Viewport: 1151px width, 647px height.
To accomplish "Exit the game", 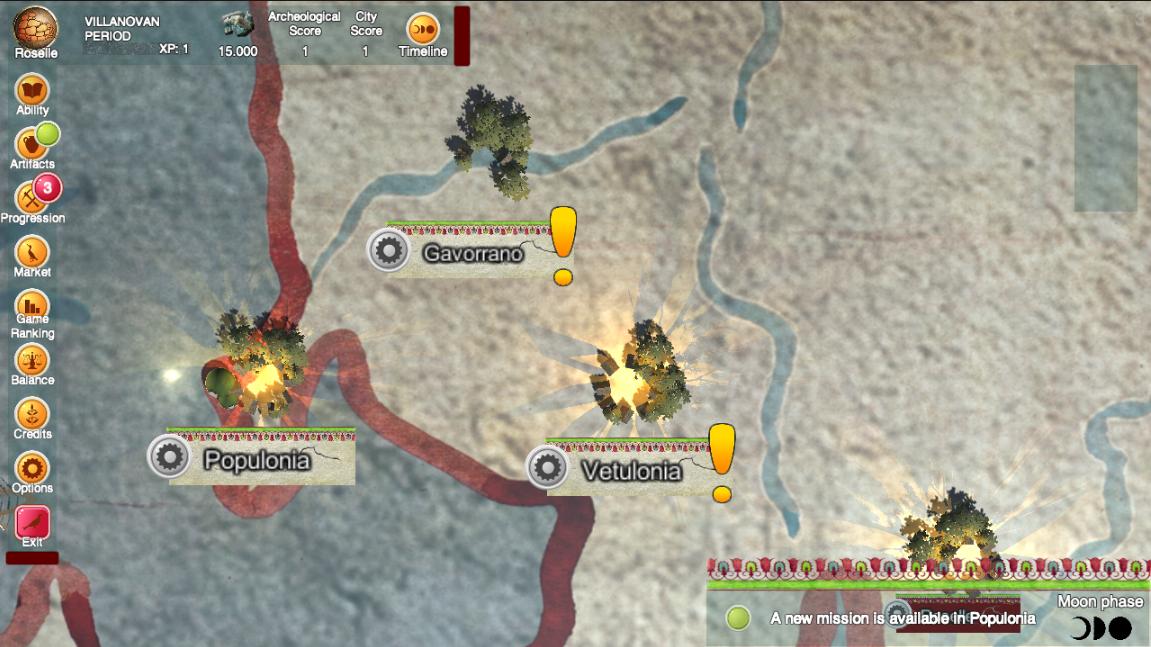I will (x=32, y=523).
